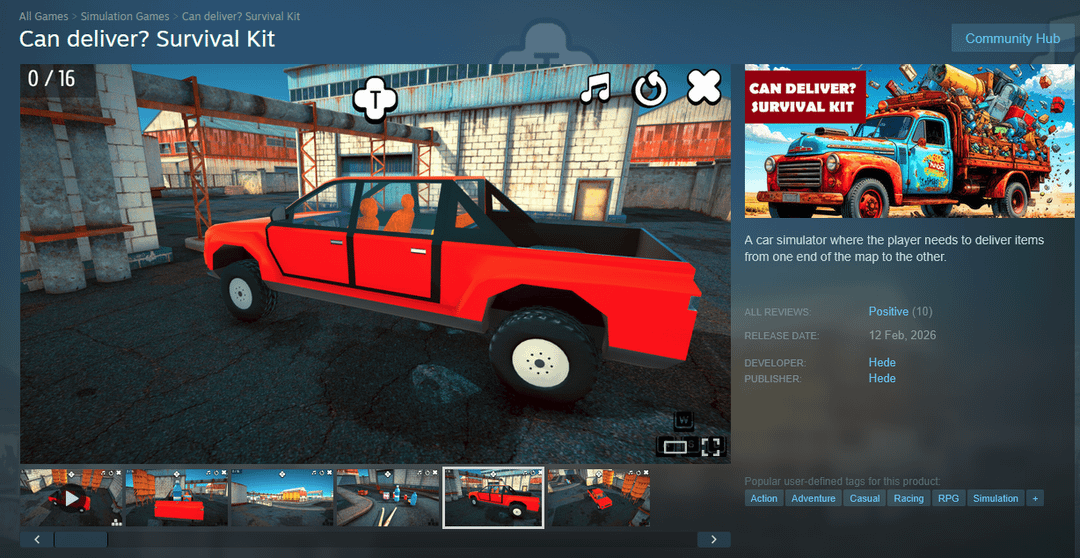
Task: Click the T cloud icon above the truck
Action: [x=375, y=98]
